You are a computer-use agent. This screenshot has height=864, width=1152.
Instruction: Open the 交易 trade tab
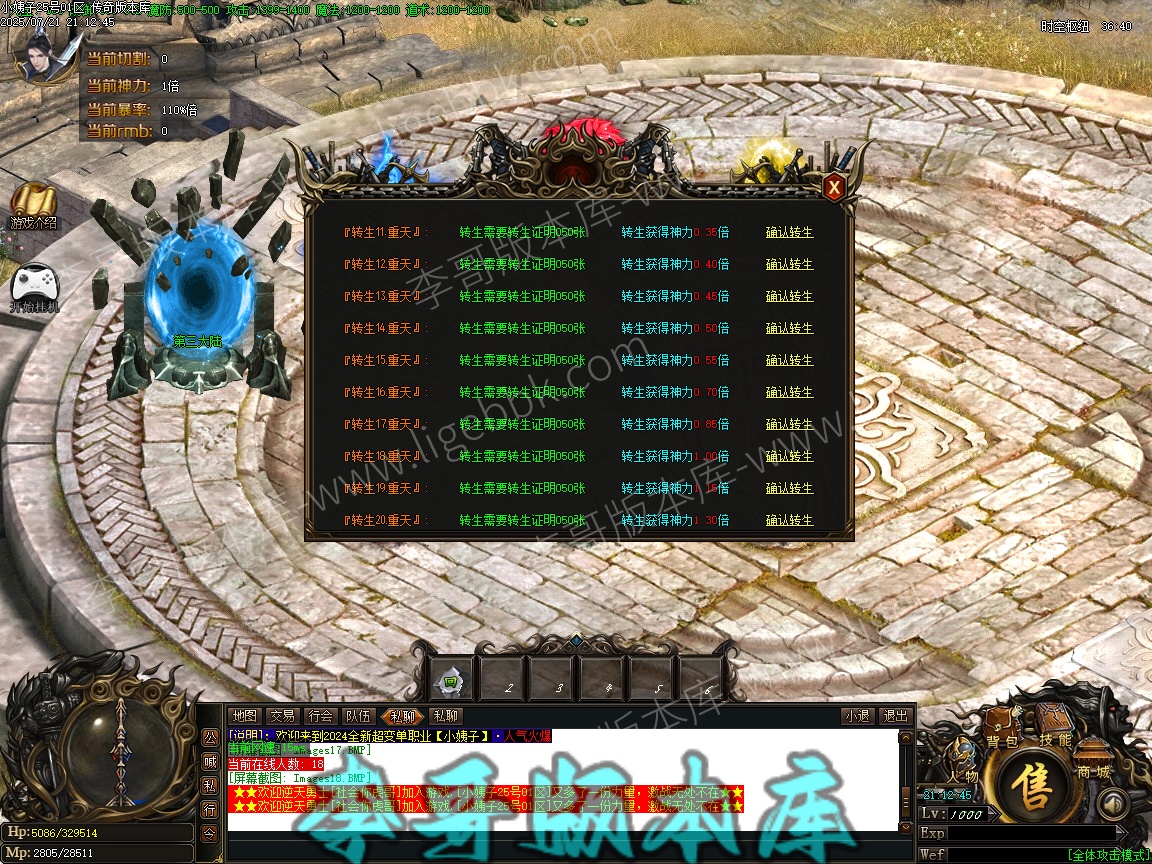(x=283, y=716)
